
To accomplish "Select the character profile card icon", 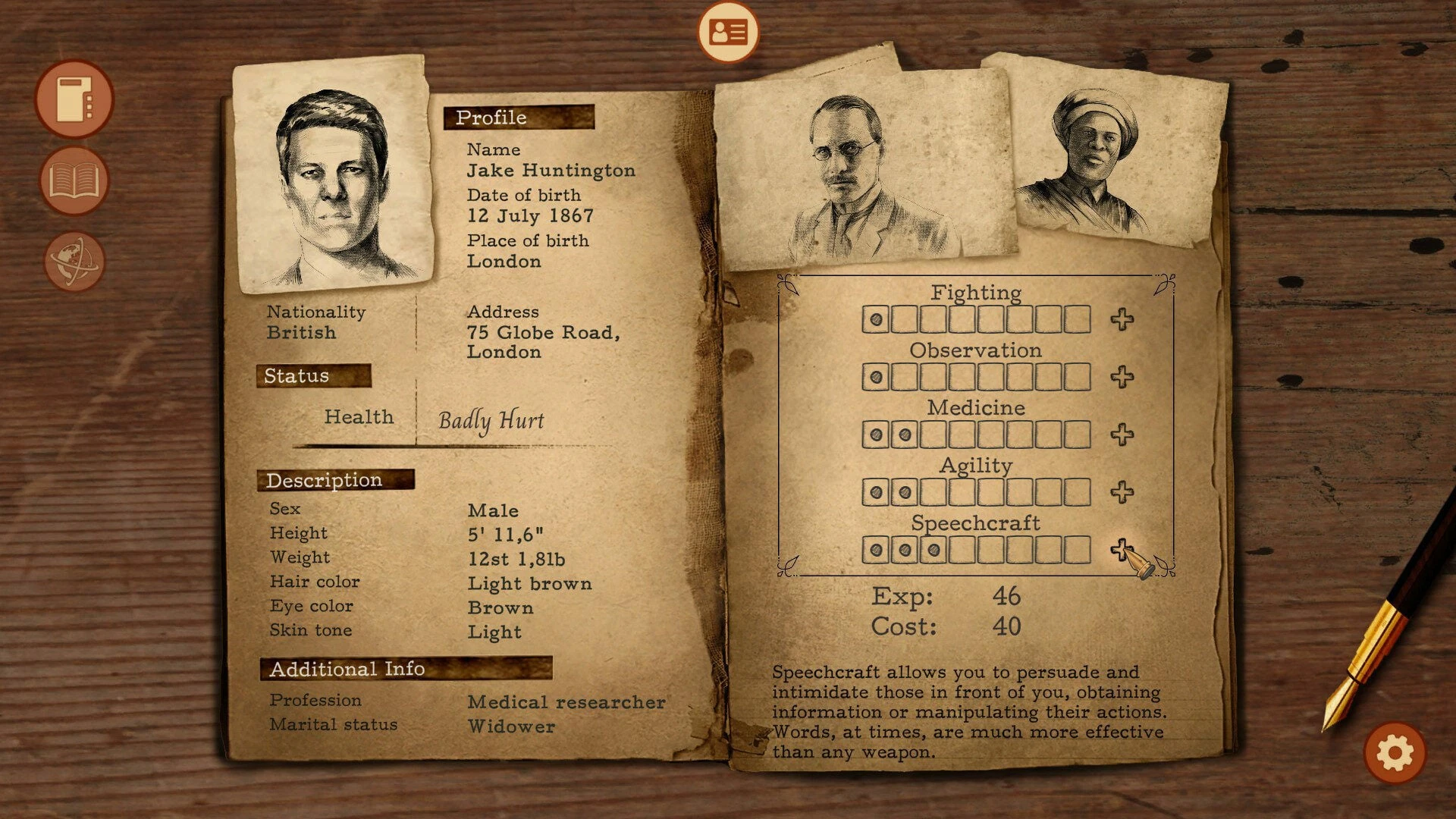I will (x=728, y=33).
